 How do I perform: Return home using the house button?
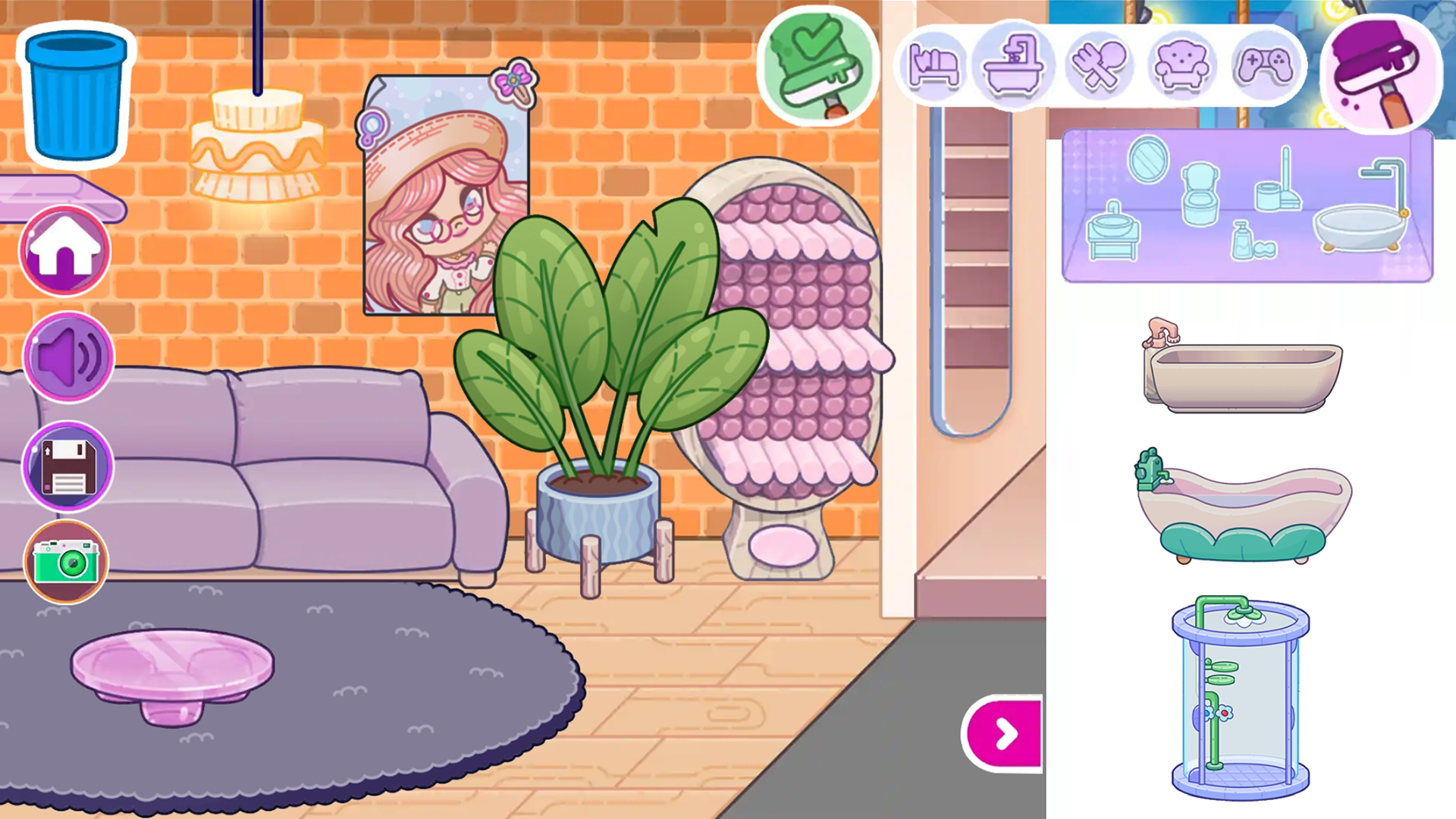coord(64,250)
